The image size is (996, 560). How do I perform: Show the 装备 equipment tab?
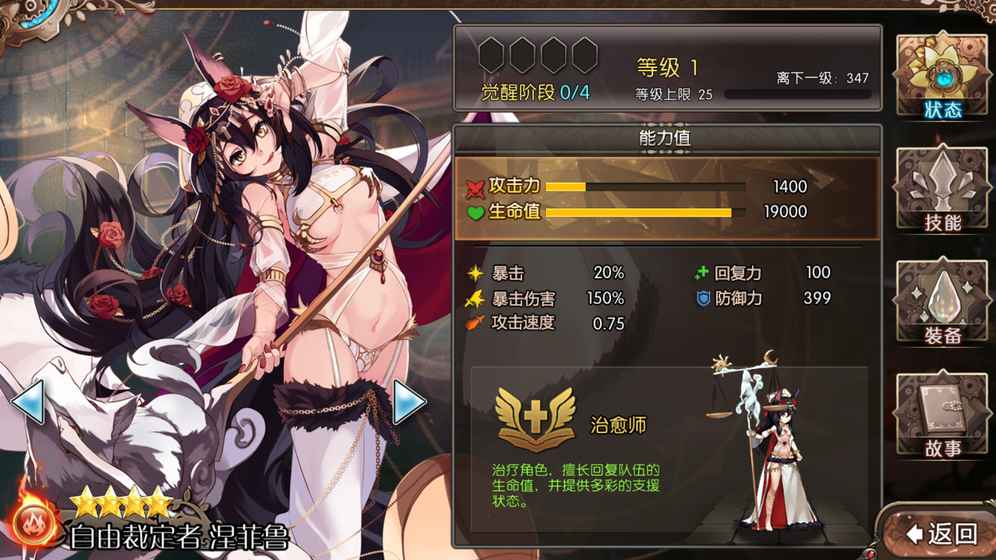click(939, 304)
